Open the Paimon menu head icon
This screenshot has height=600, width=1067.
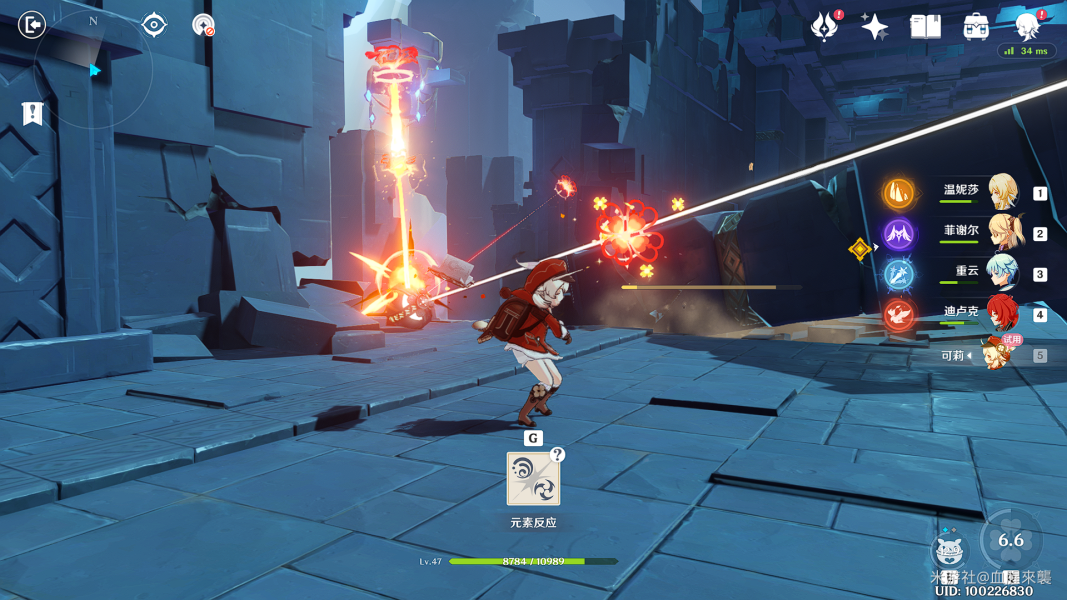click(x=1027, y=25)
